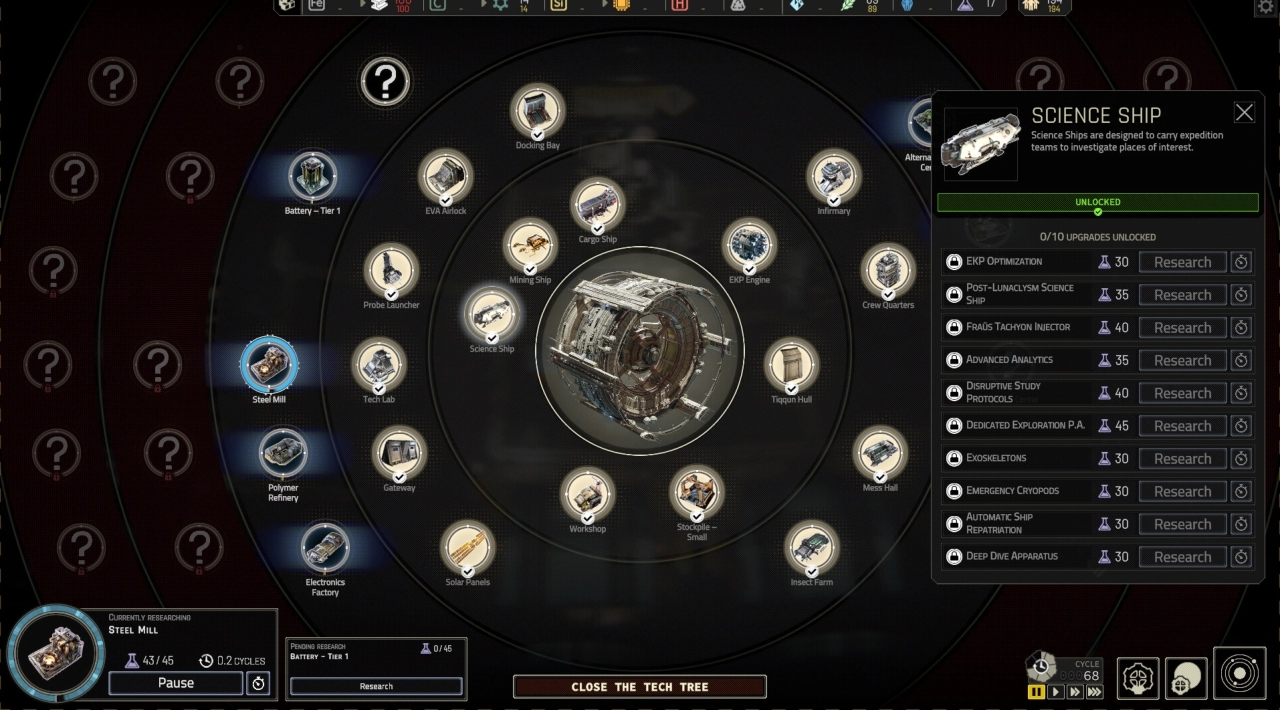Research Fraüs Tachyon Injector upgrade
This screenshot has width=1280, height=710.
pos(1182,328)
